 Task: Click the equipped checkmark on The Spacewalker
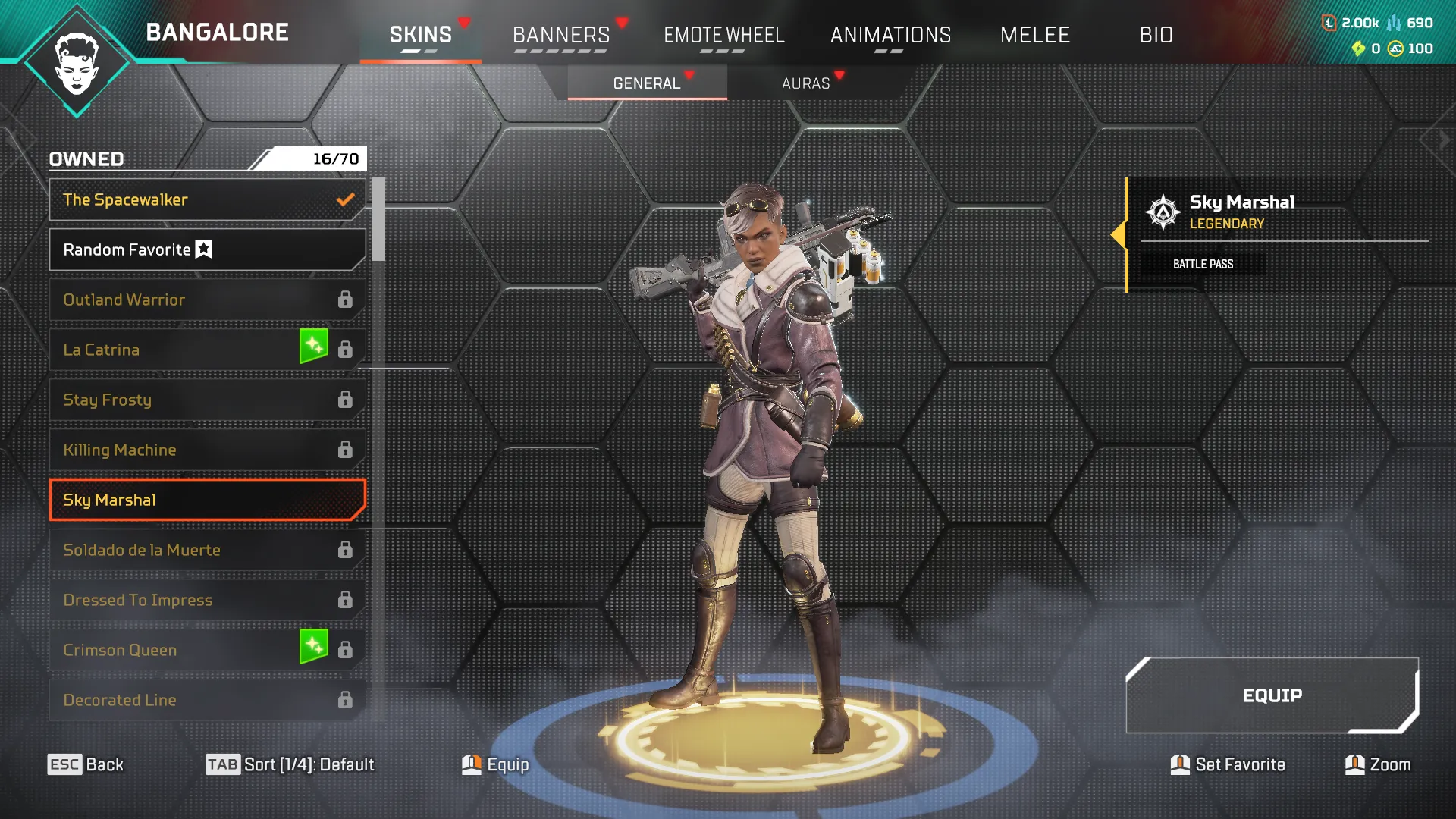point(345,199)
